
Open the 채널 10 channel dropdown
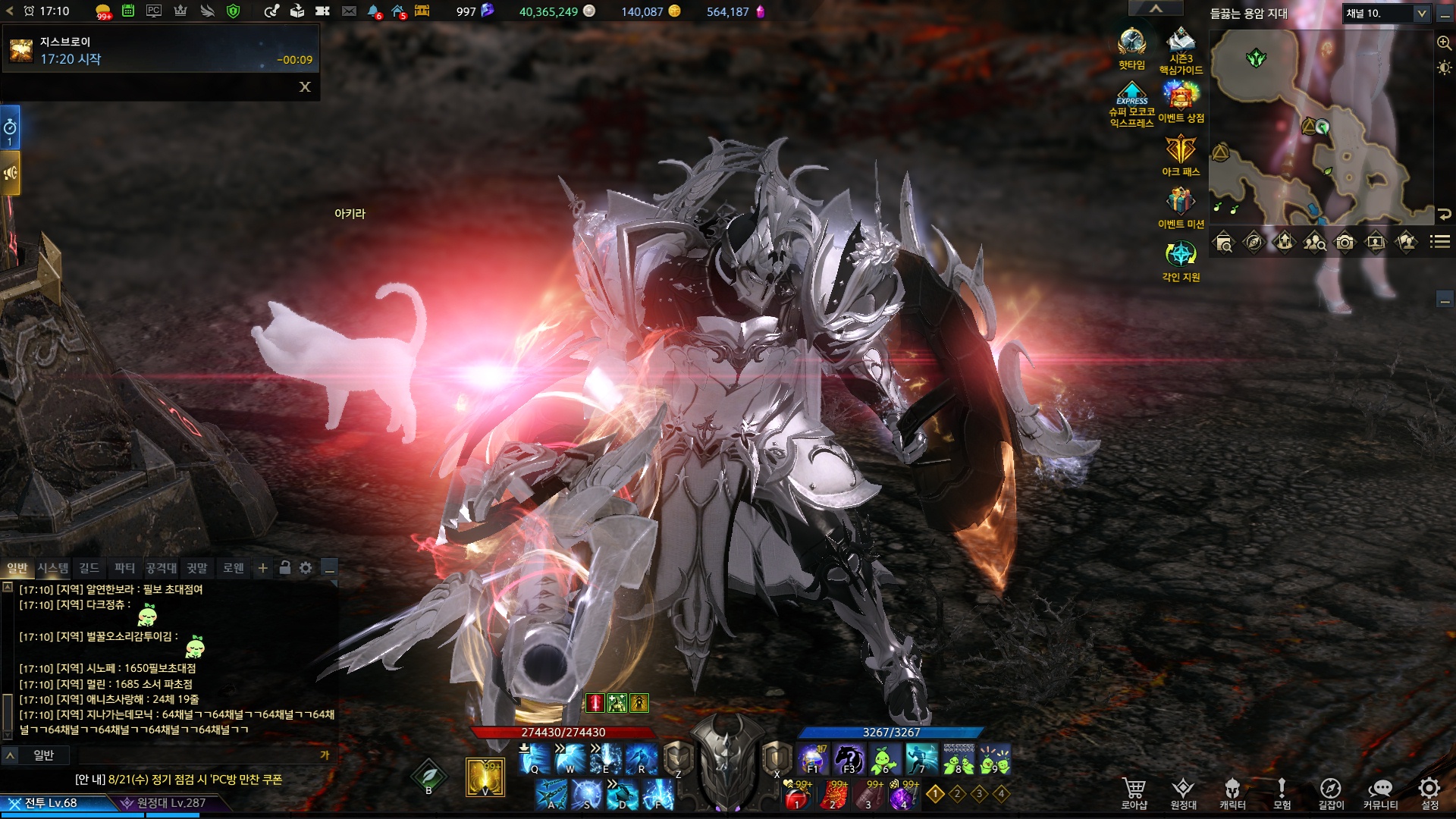1386,14
